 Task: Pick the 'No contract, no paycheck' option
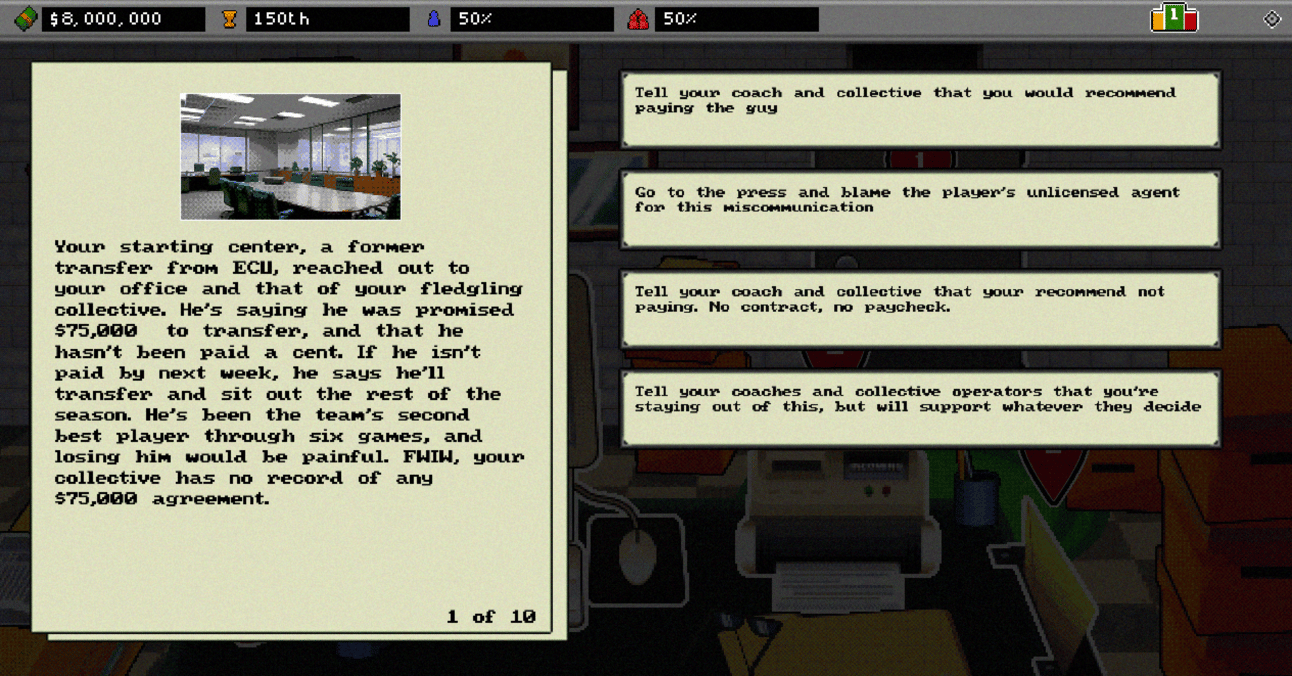pos(919,308)
